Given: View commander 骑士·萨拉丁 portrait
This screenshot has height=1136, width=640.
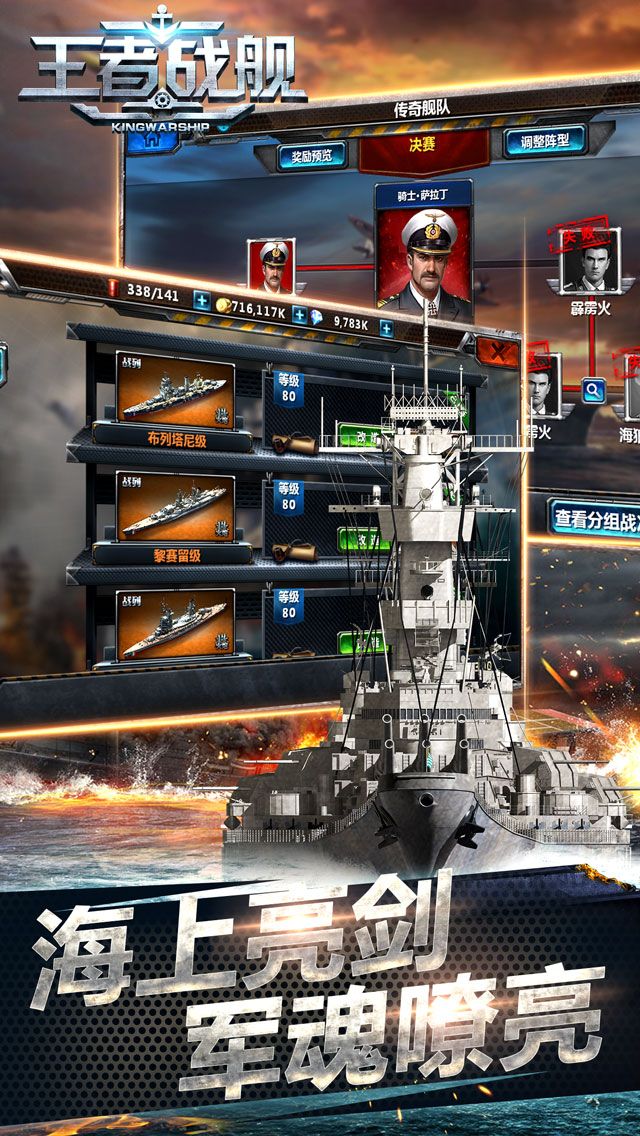Looking at the screenshot, I should 424,254.
